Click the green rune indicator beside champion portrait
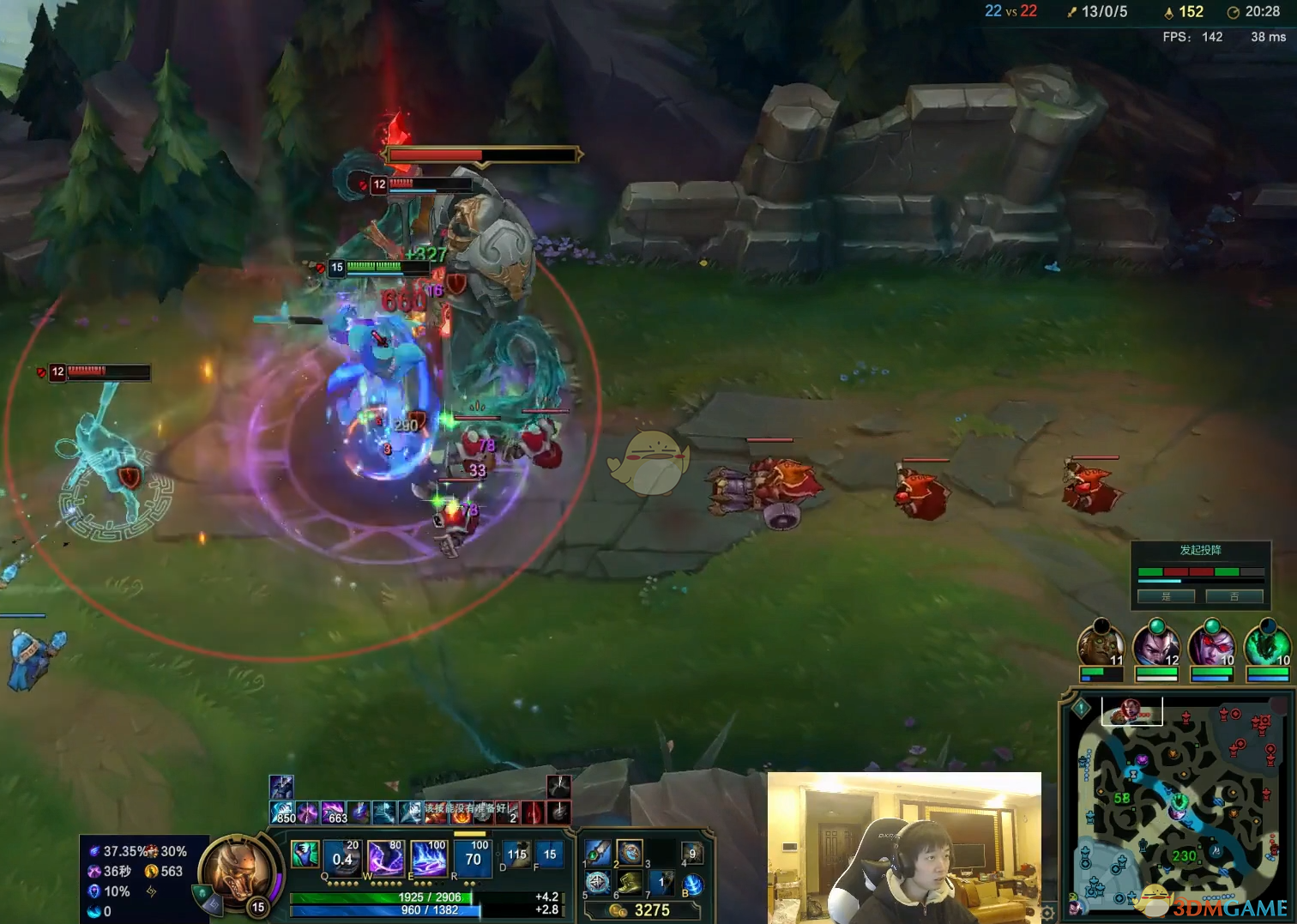Viewport: 1297px width, 924px height. point(202,891)
